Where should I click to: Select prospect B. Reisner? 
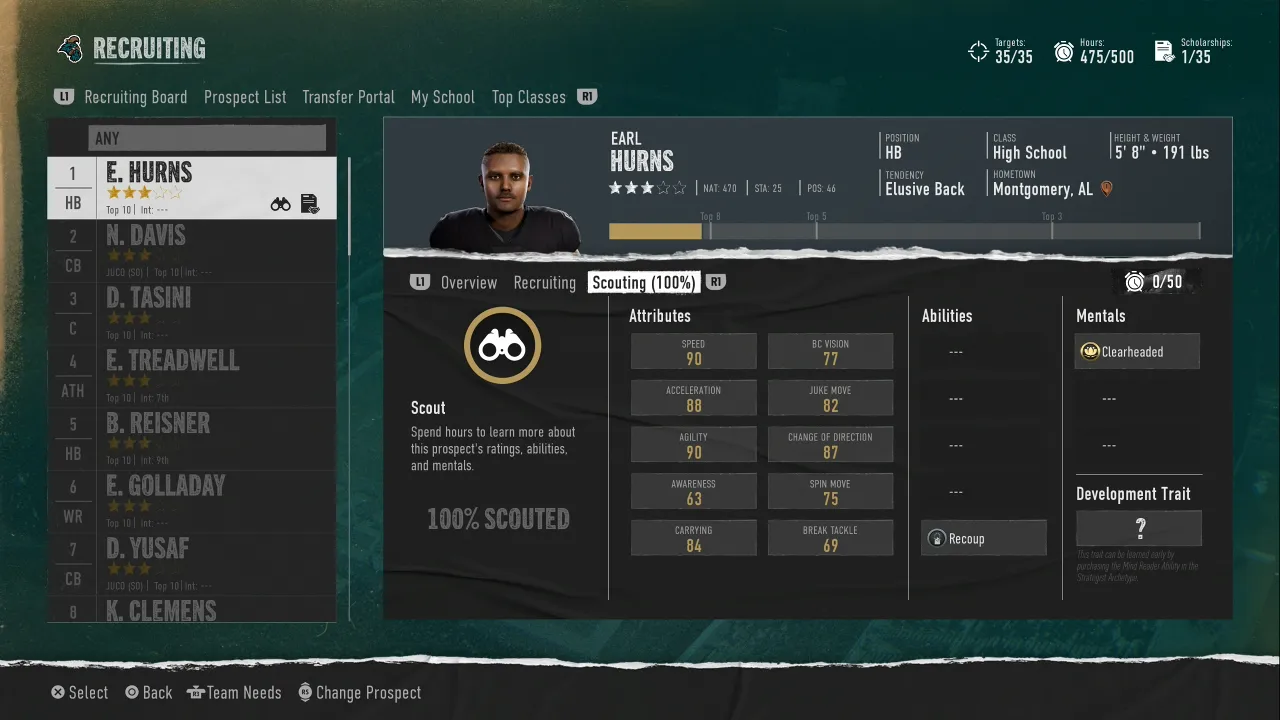click(192, 438)
